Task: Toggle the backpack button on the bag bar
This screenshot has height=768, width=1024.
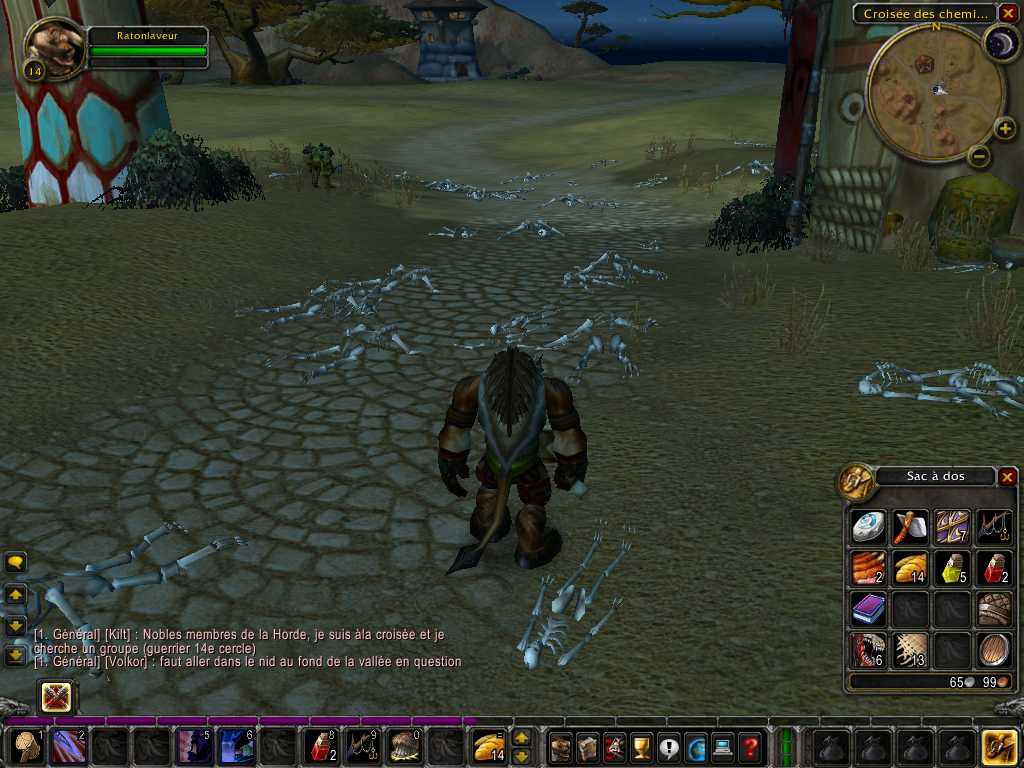Action: pyautogui.click(x=998, y=746)
